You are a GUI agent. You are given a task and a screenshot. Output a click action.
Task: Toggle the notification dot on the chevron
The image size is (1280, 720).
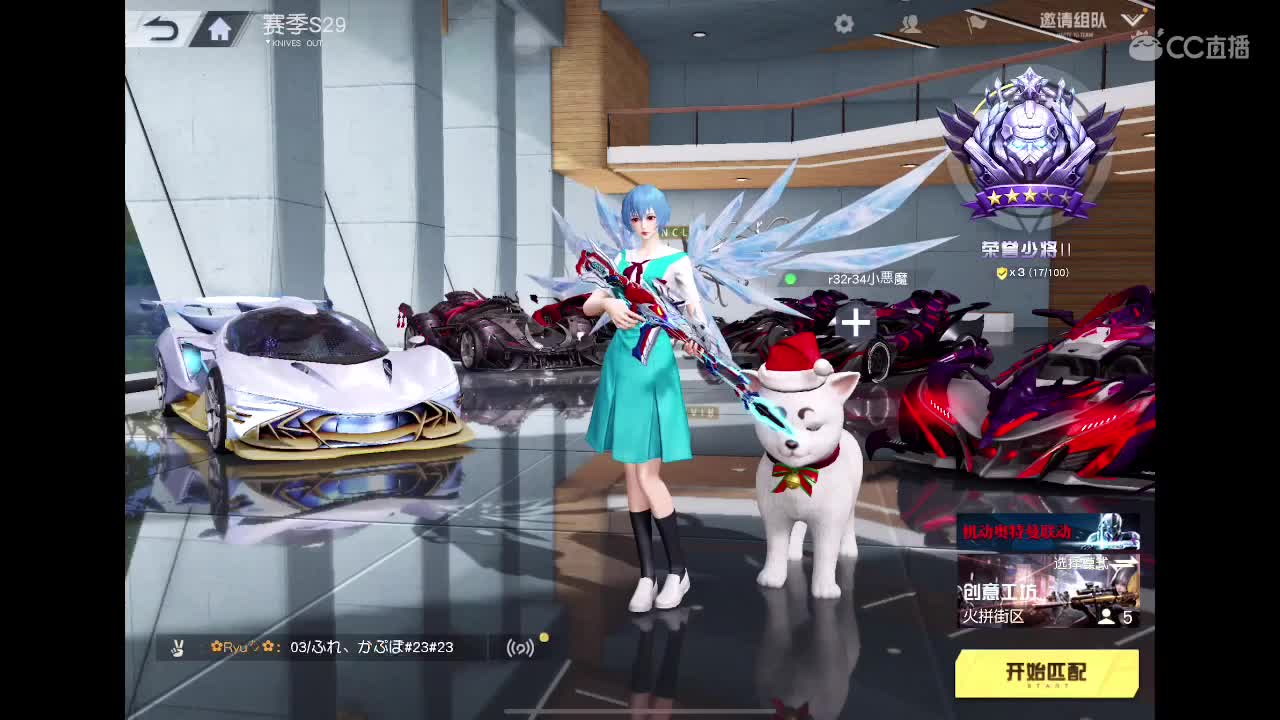[x=1147, y=11]
